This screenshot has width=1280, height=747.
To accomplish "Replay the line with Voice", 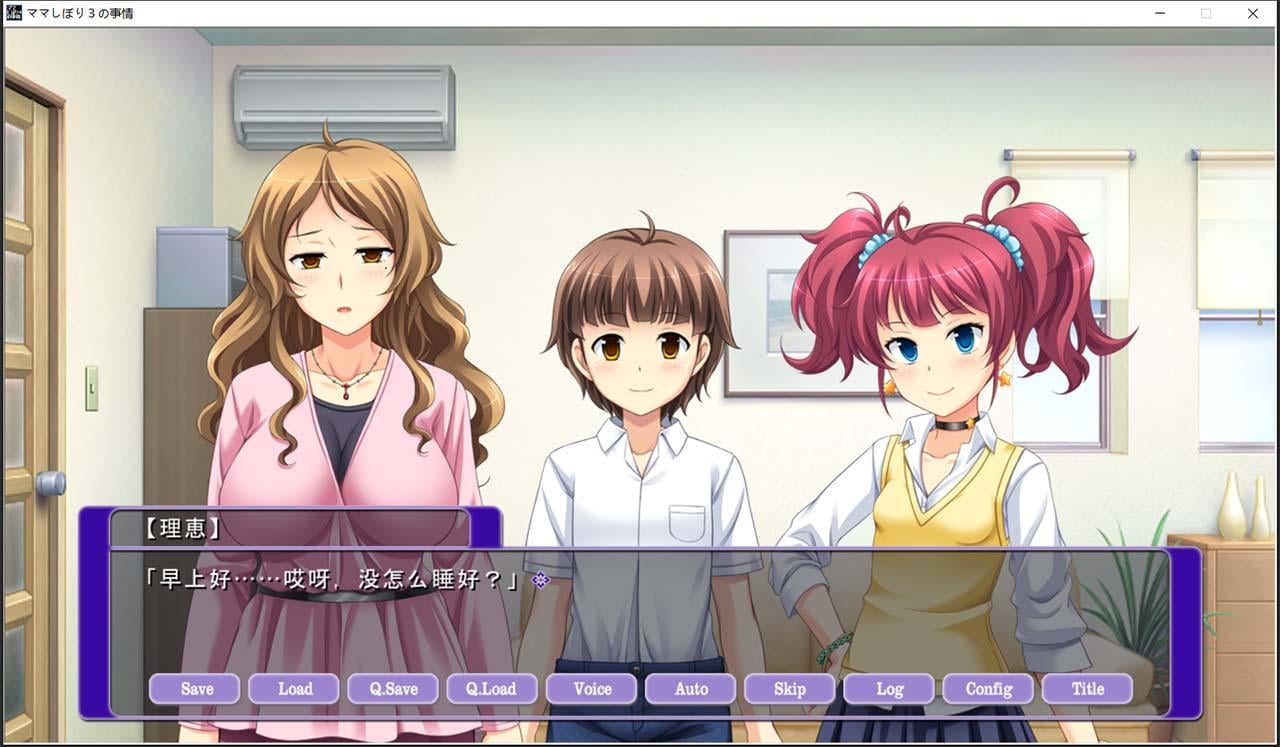I will 592,689.
